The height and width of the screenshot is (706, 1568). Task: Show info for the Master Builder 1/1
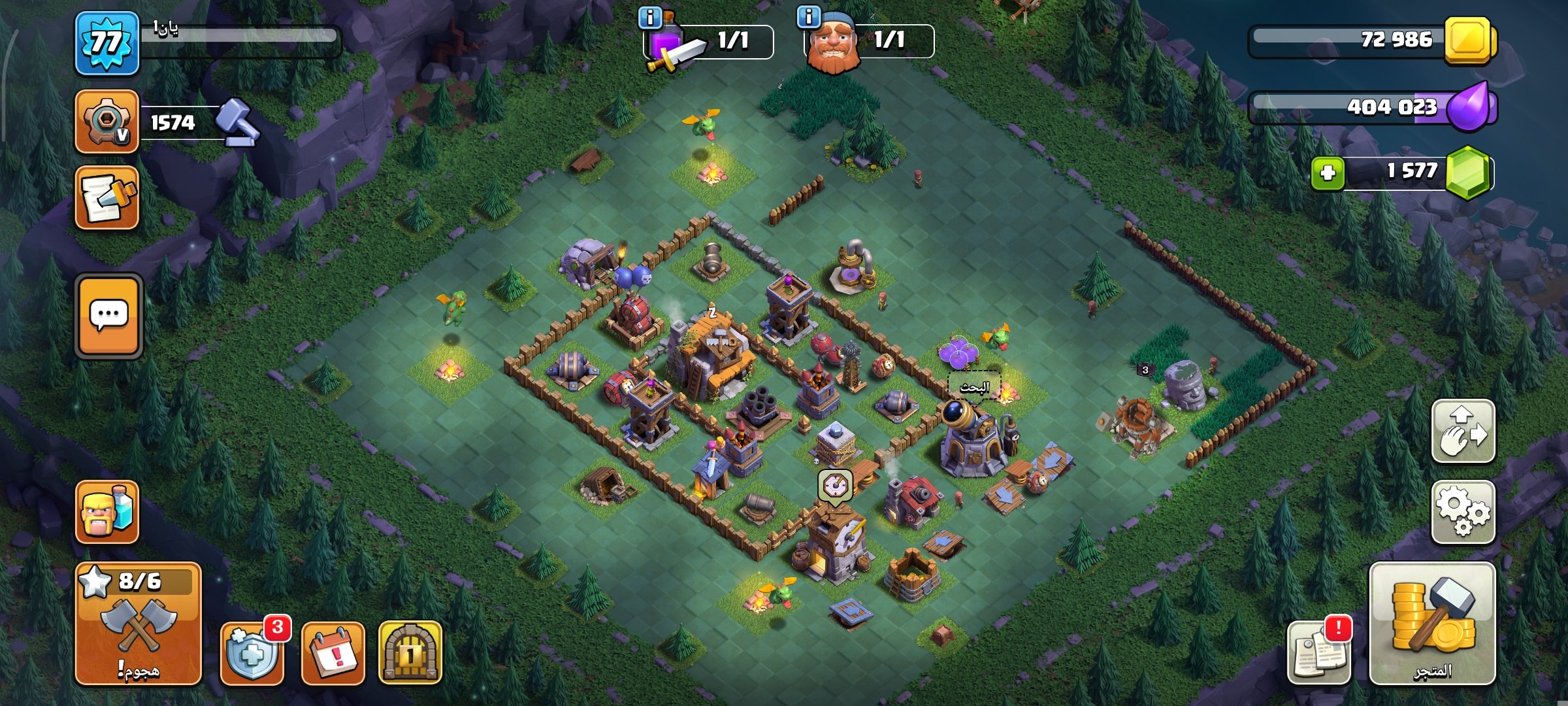809,17
